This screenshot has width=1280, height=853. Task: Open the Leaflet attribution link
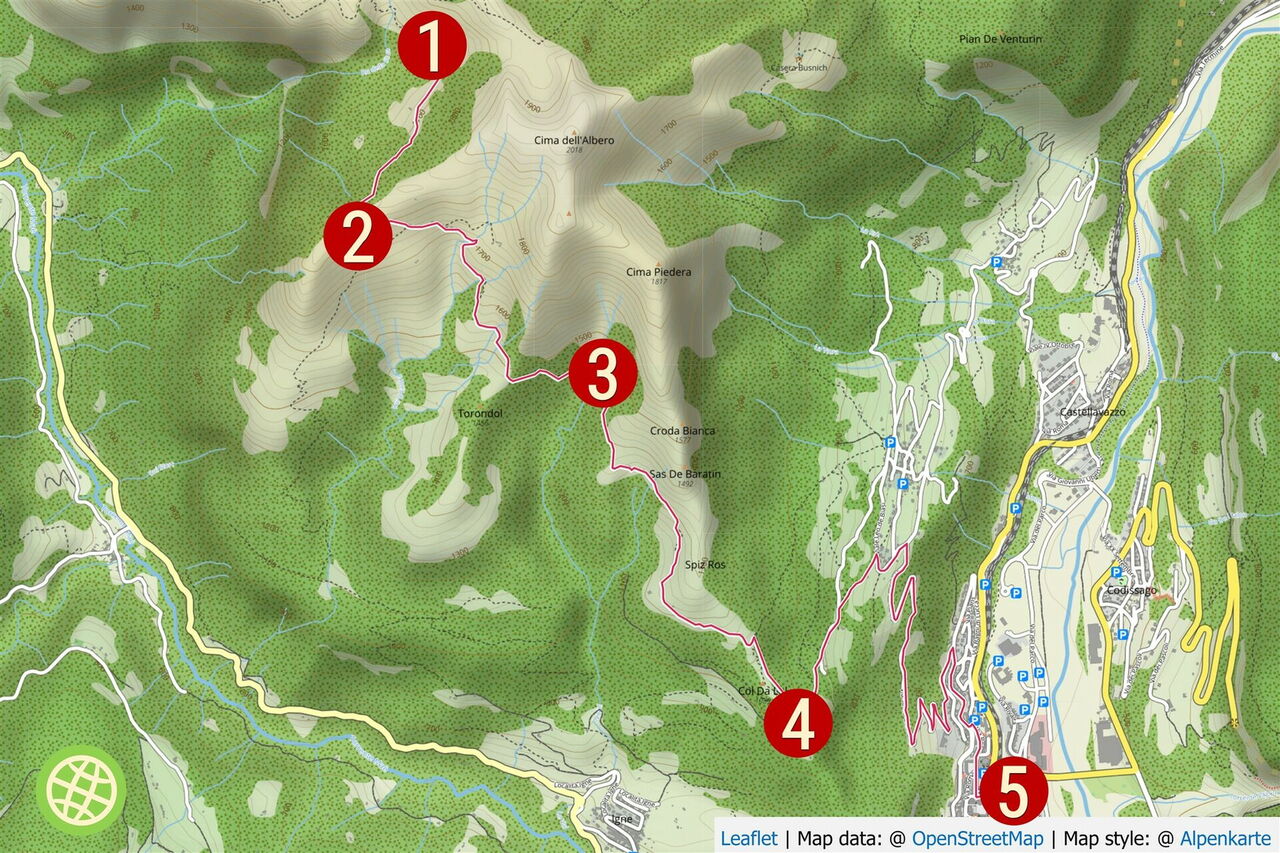click(748, 839)
